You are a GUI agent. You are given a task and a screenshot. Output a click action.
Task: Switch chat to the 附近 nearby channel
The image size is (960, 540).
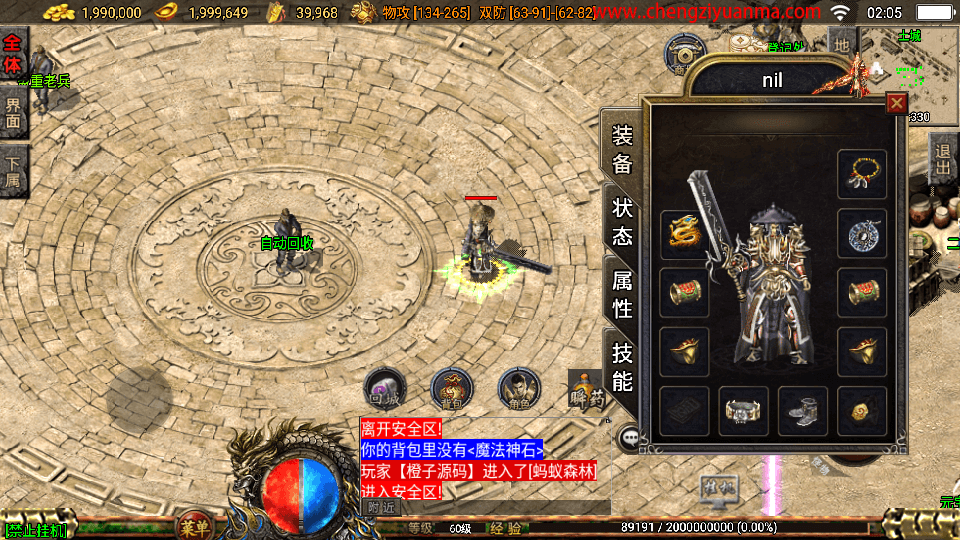pos(380,507)
